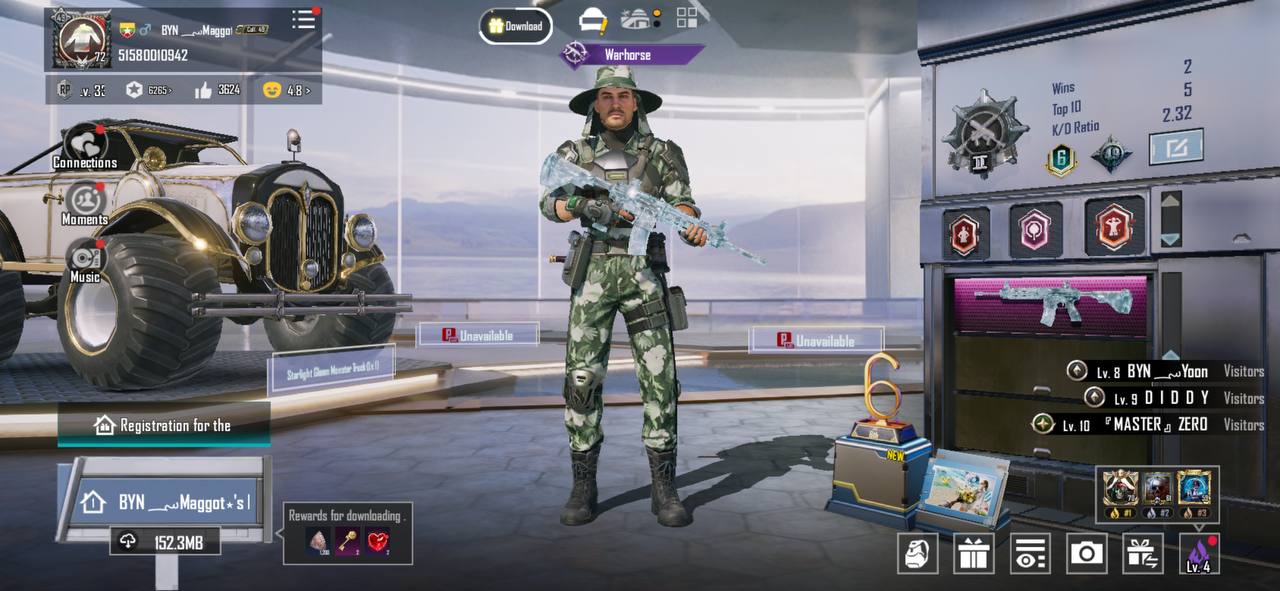Take a screenshot with the camera icon

pos(1086,553)
